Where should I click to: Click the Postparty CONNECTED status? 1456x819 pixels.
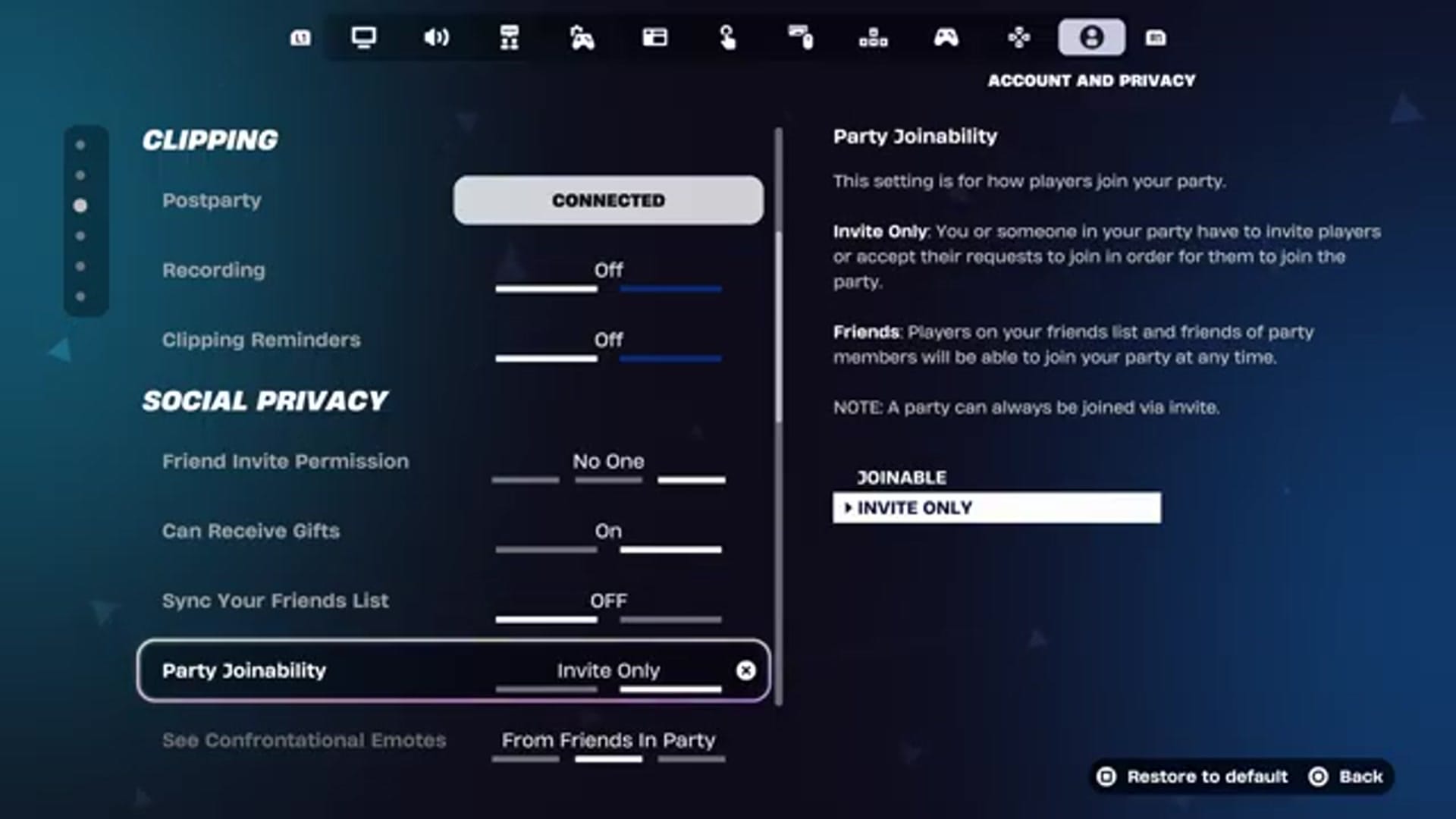tap(608, 199)
